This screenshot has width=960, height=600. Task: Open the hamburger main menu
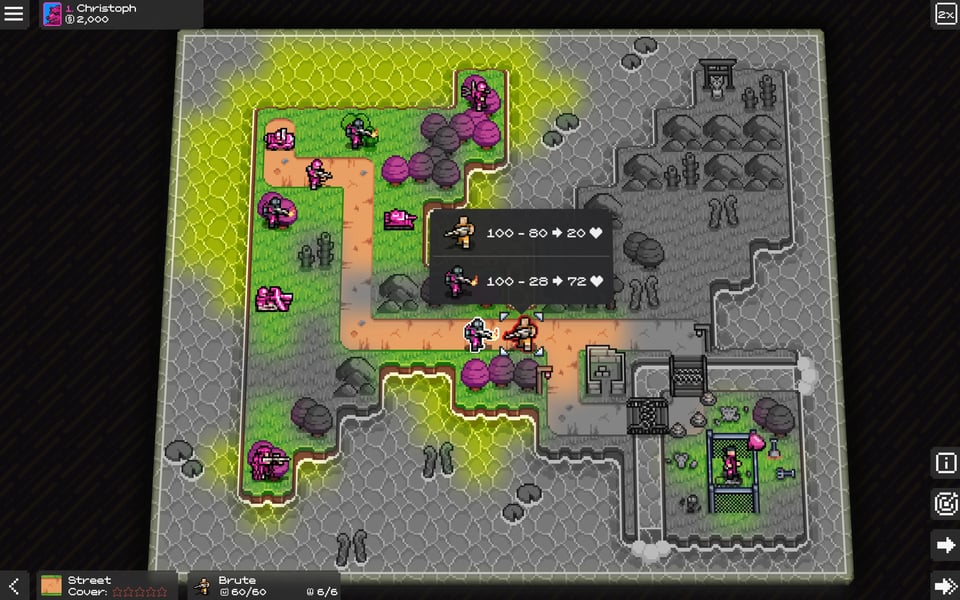[x=14, y=14]
